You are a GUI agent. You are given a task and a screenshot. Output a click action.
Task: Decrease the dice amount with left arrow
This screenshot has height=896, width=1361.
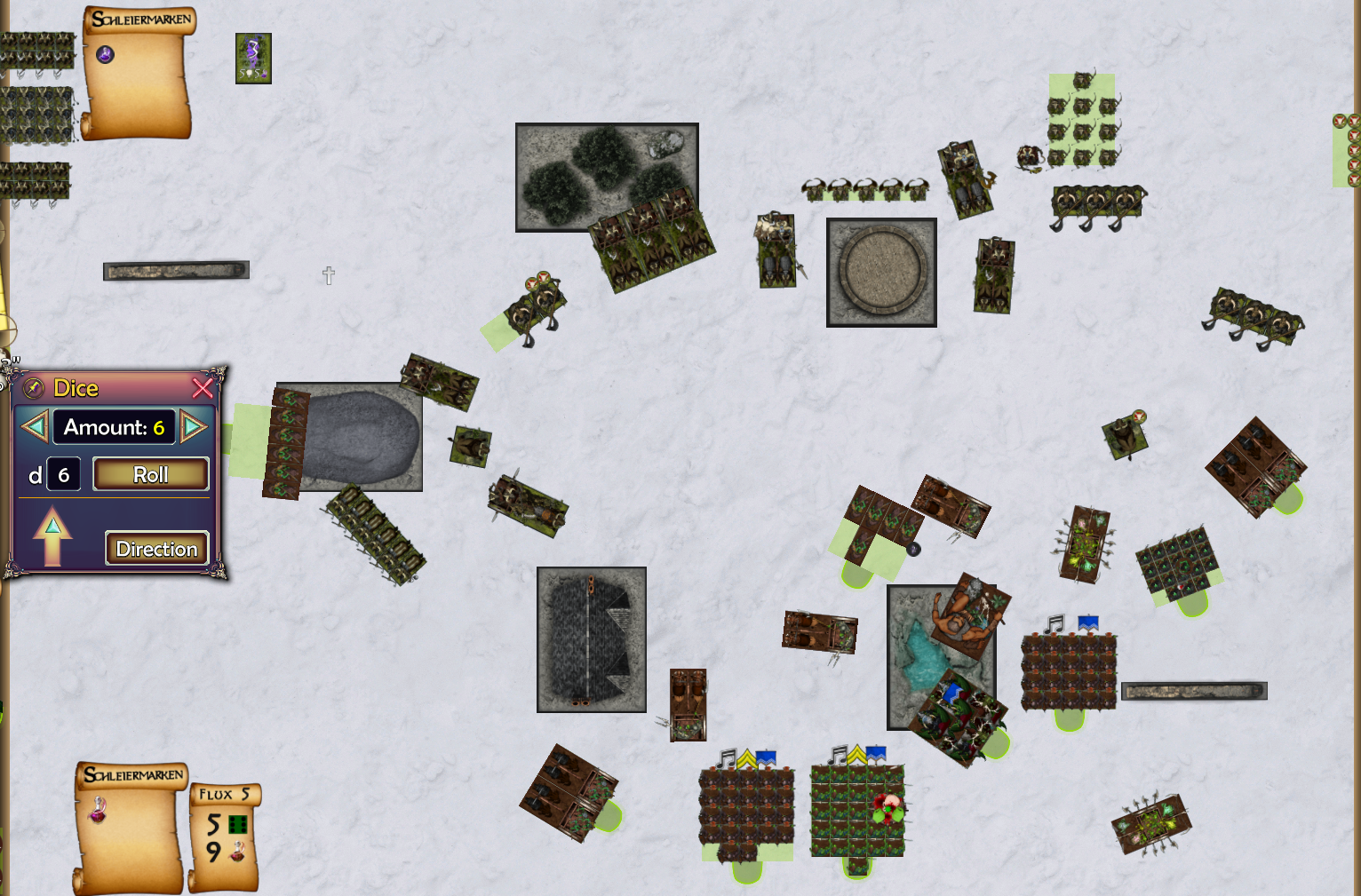click(x=34, y=427)
